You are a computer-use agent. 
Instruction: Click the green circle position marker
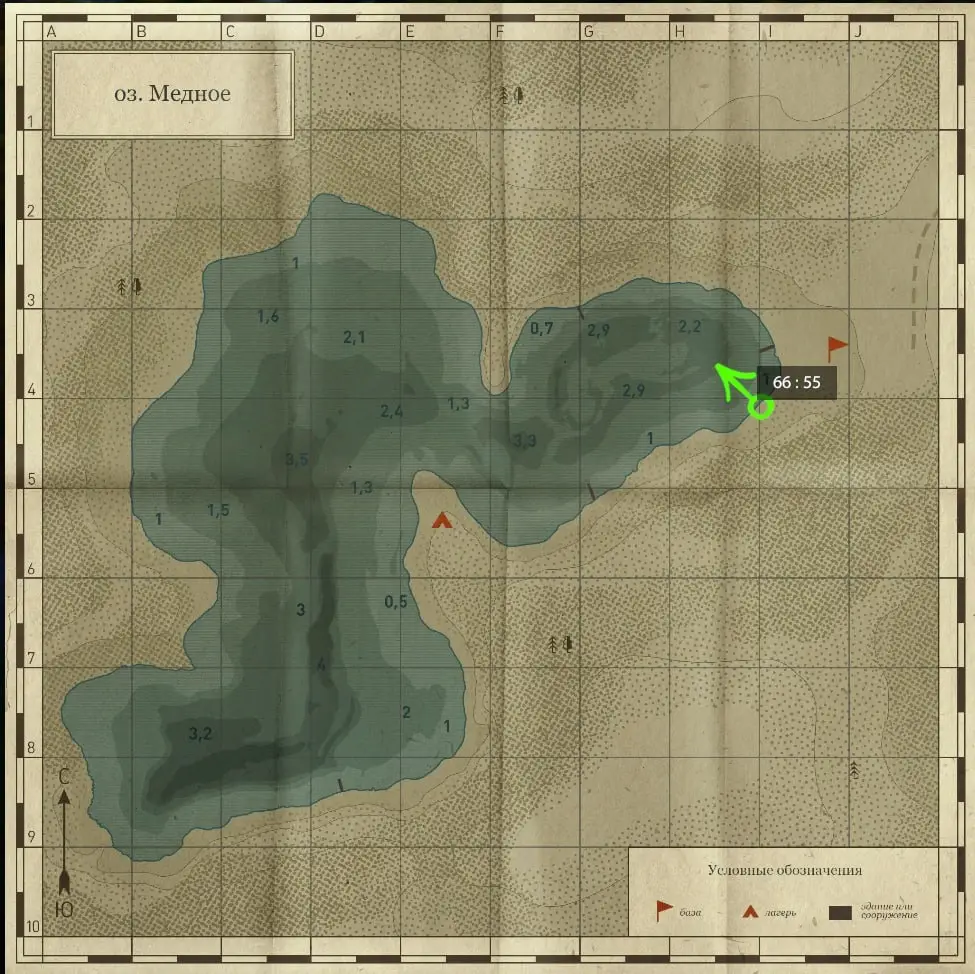pyautogui.click(x=761, y=407)
